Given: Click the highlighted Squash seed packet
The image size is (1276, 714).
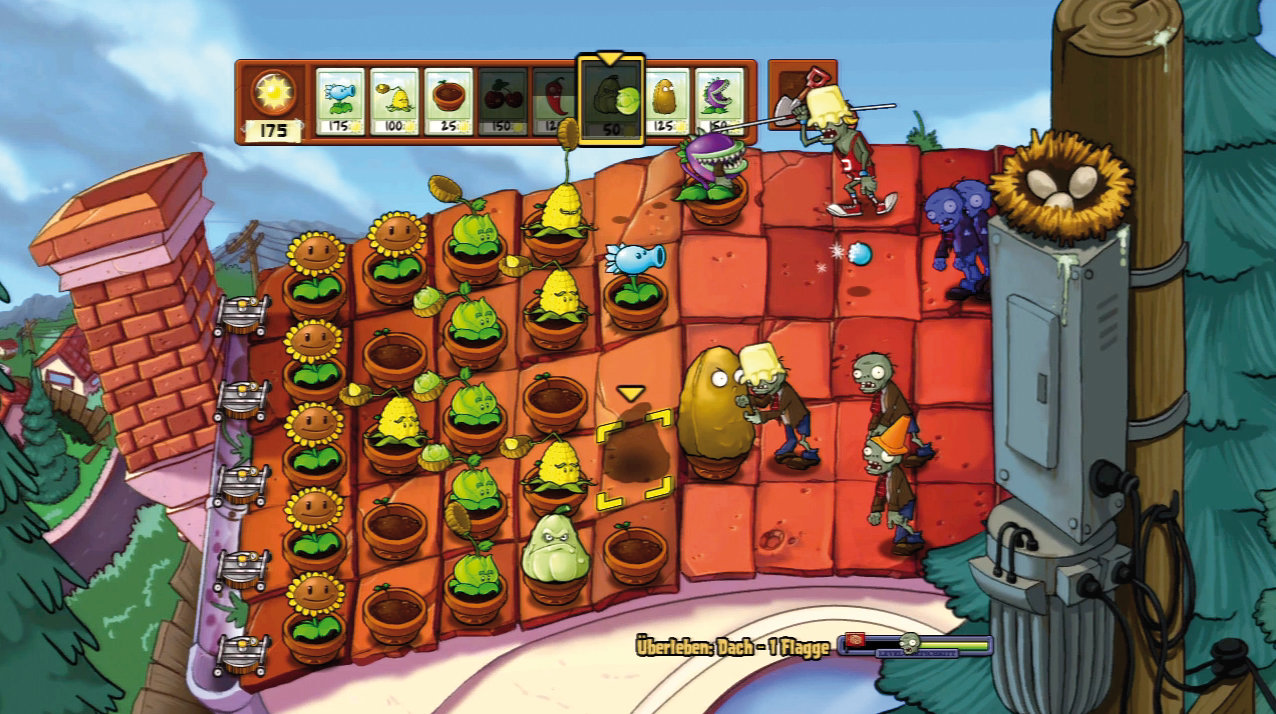Looking at the screenshot, I should [611, 101].
